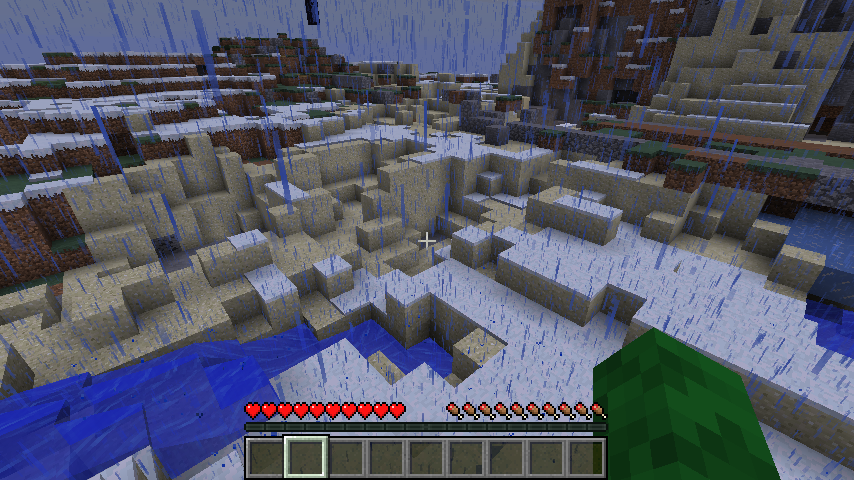
Task: Select the highlighted hotbar slot
Action: 307,457
